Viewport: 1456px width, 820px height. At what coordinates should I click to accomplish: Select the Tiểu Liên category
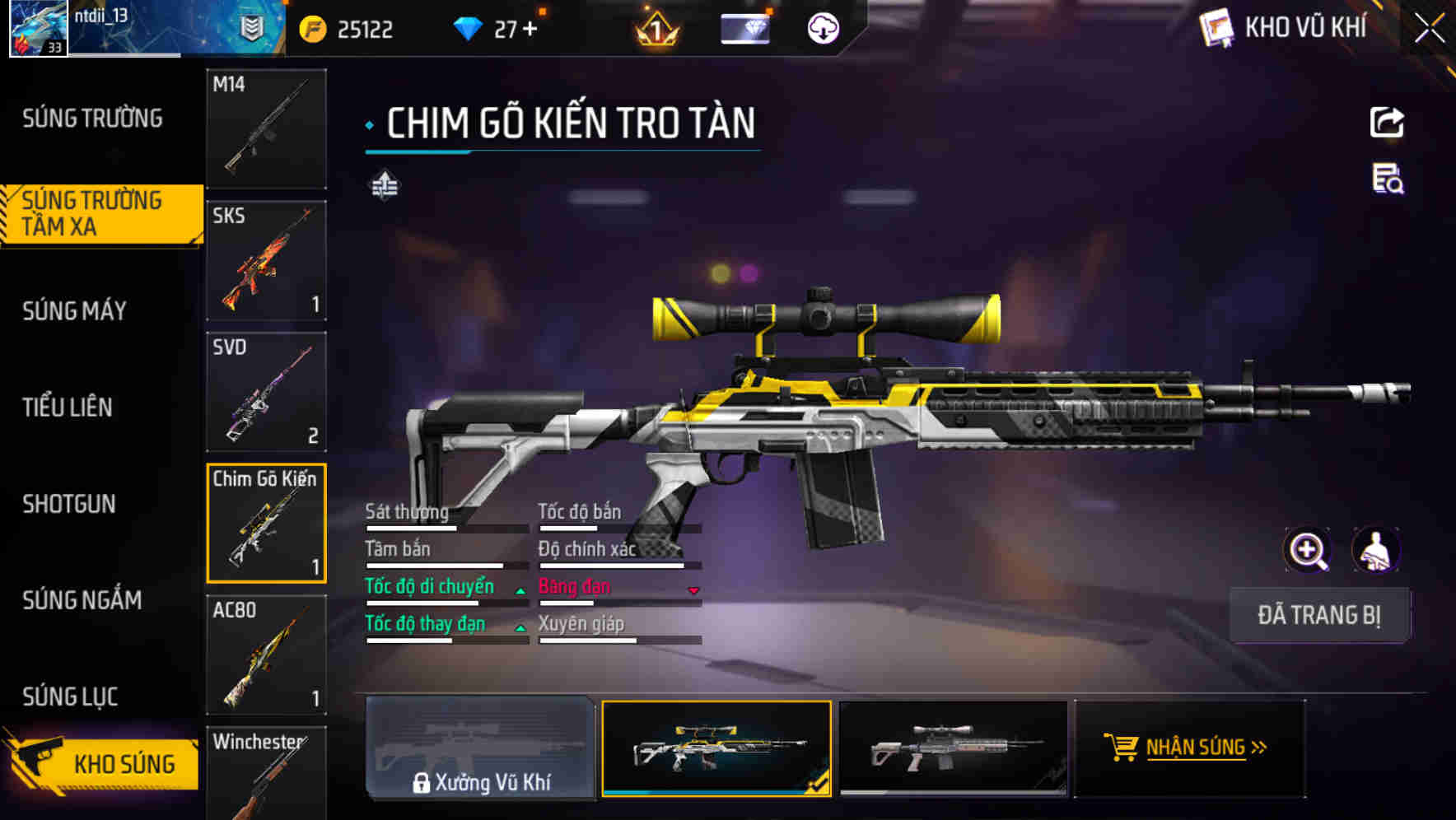pyautogui.click(x=68, y=407)
